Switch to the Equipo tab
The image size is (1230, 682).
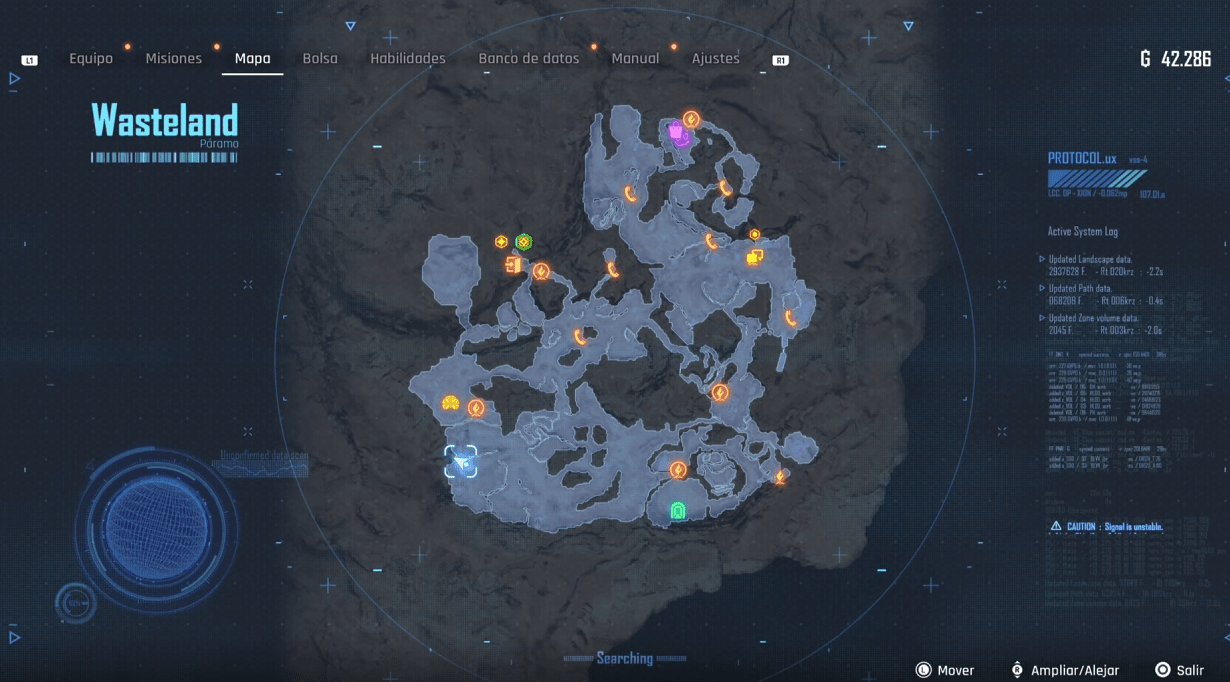(91, 59)
